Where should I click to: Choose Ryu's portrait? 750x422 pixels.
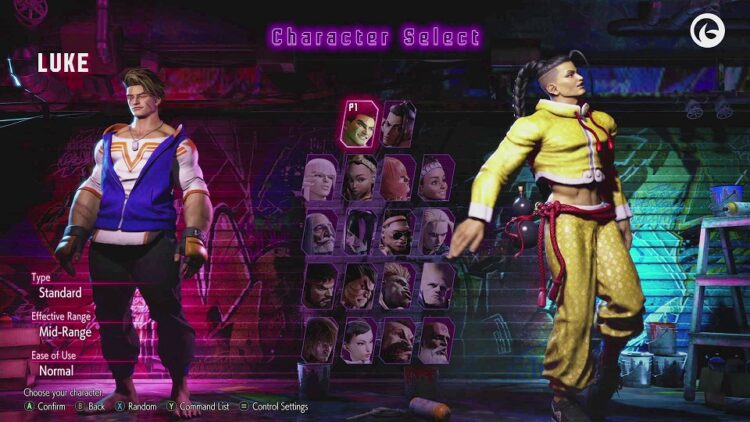coord(322,285)
